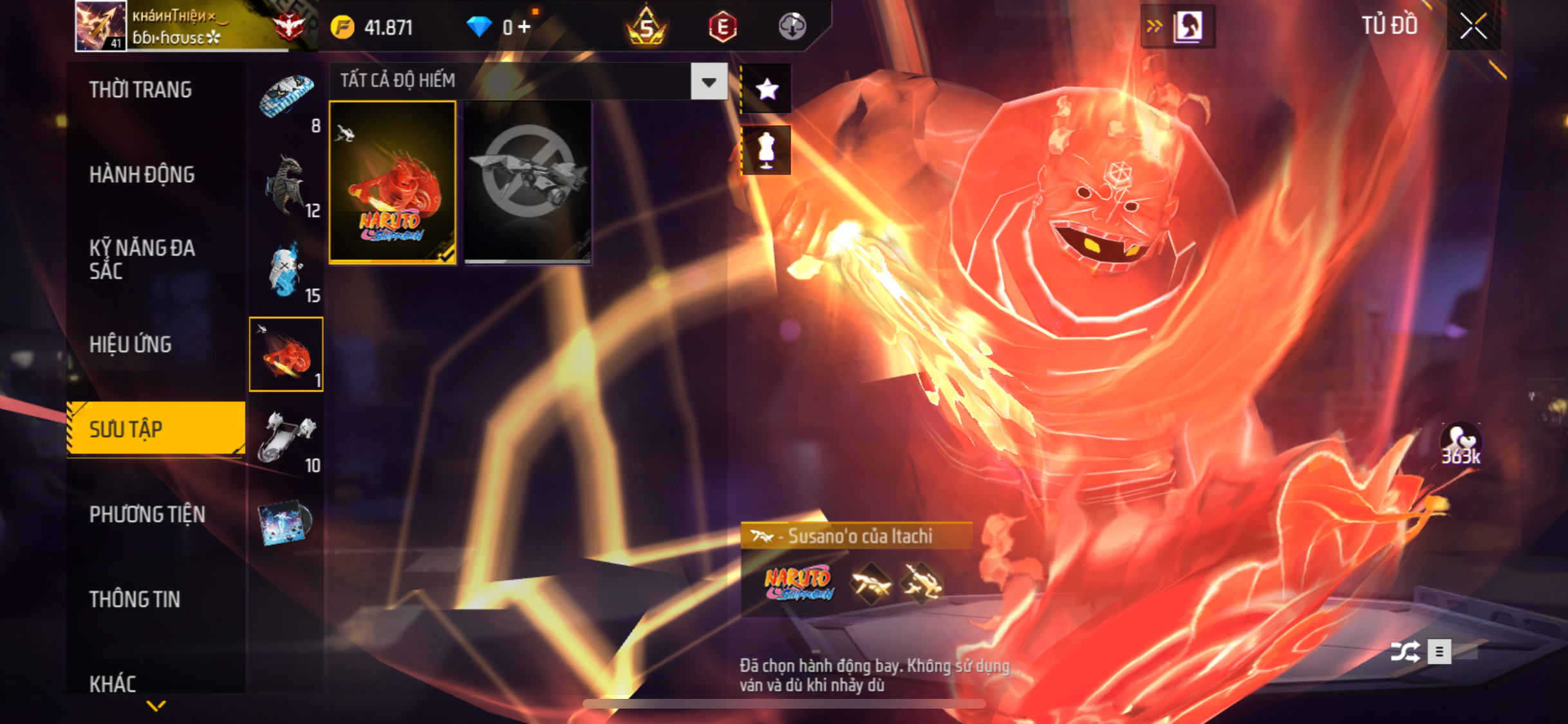This screenshot has height=724, width=1568.
Task: Click the mannequin outfit icon
Action: (x=766, y=150)
